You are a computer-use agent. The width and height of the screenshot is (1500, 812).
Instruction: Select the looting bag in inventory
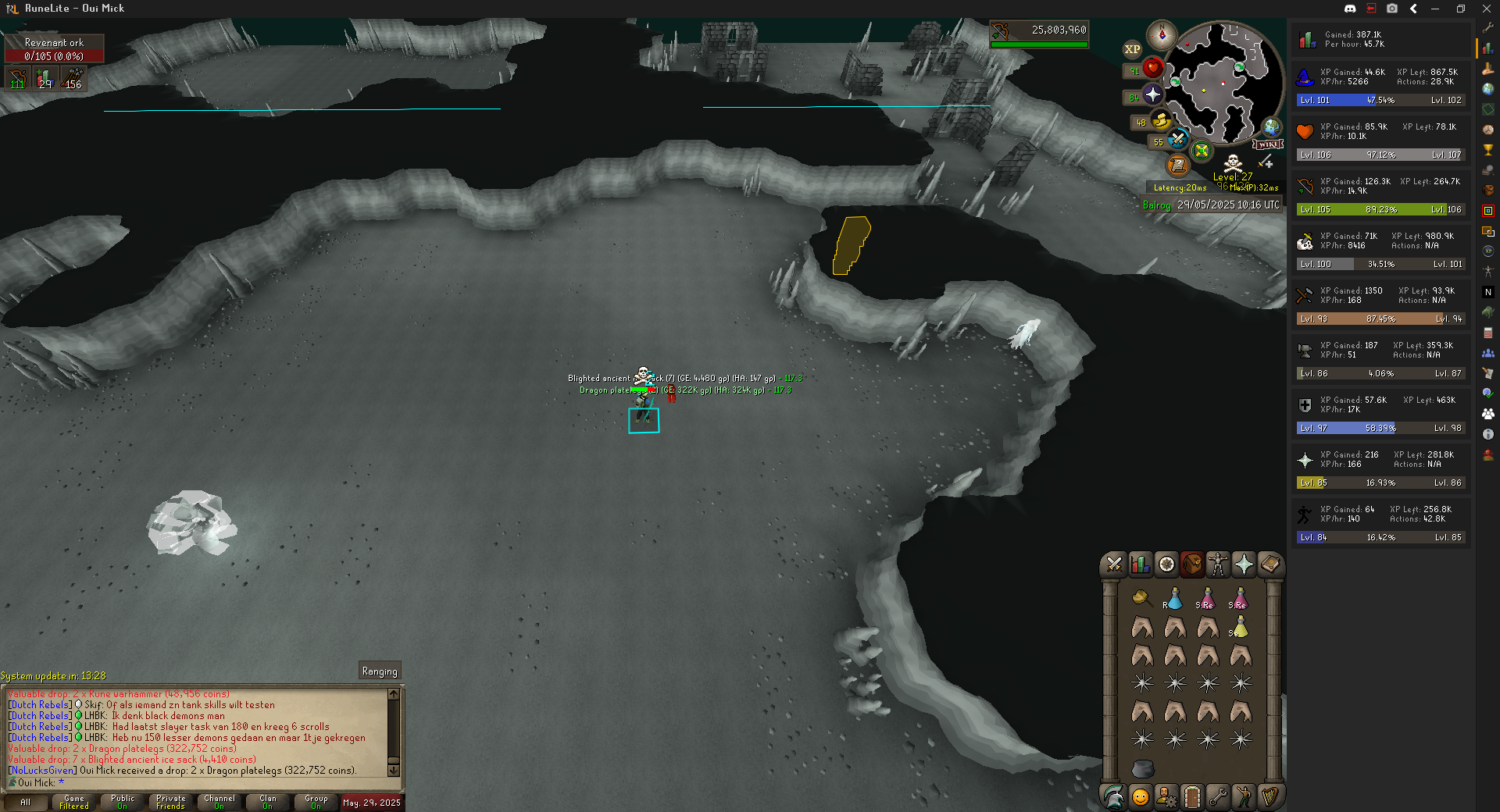(x=1141, y=599)
